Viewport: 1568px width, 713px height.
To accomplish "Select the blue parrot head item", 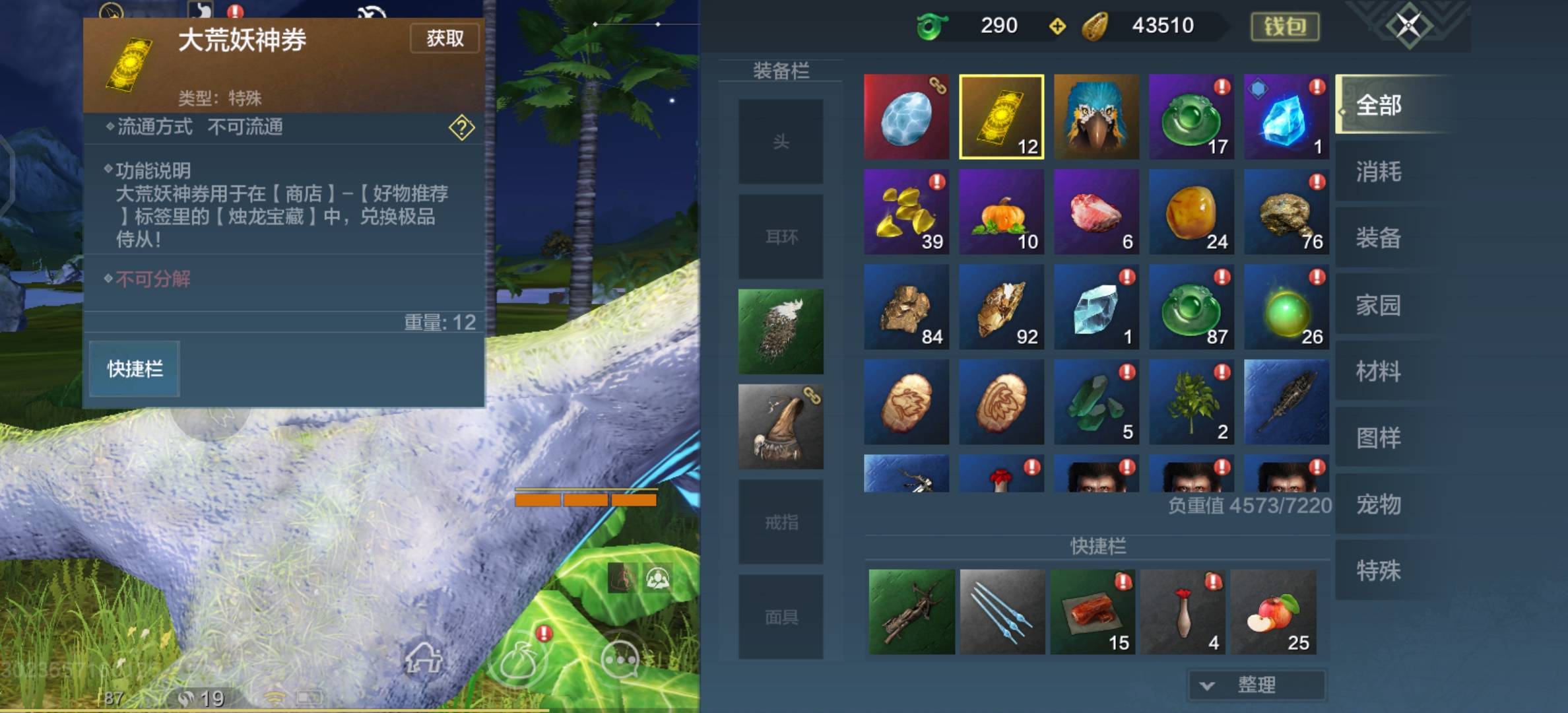I will pyautogui.click(x=1095, y=117).
